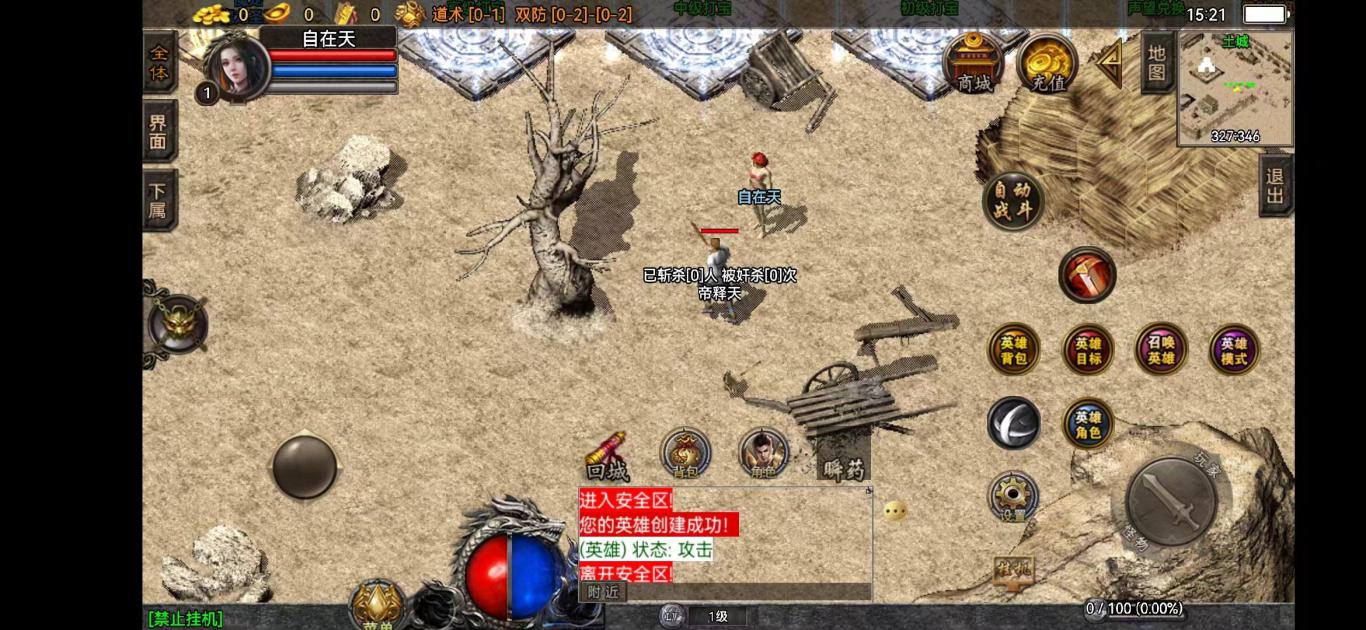Switch 英雄模式 hero mode
The image size is (1366, 630).
[x=1234, y=350]
